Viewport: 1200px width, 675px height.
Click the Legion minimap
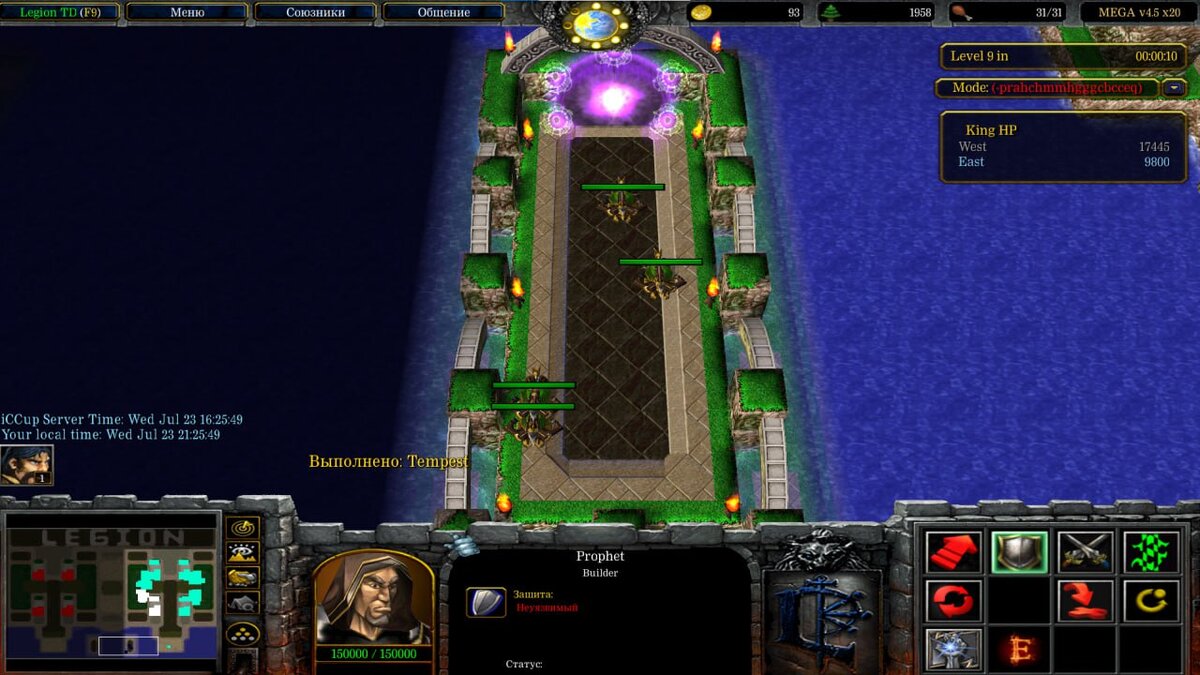click(112, 592)
